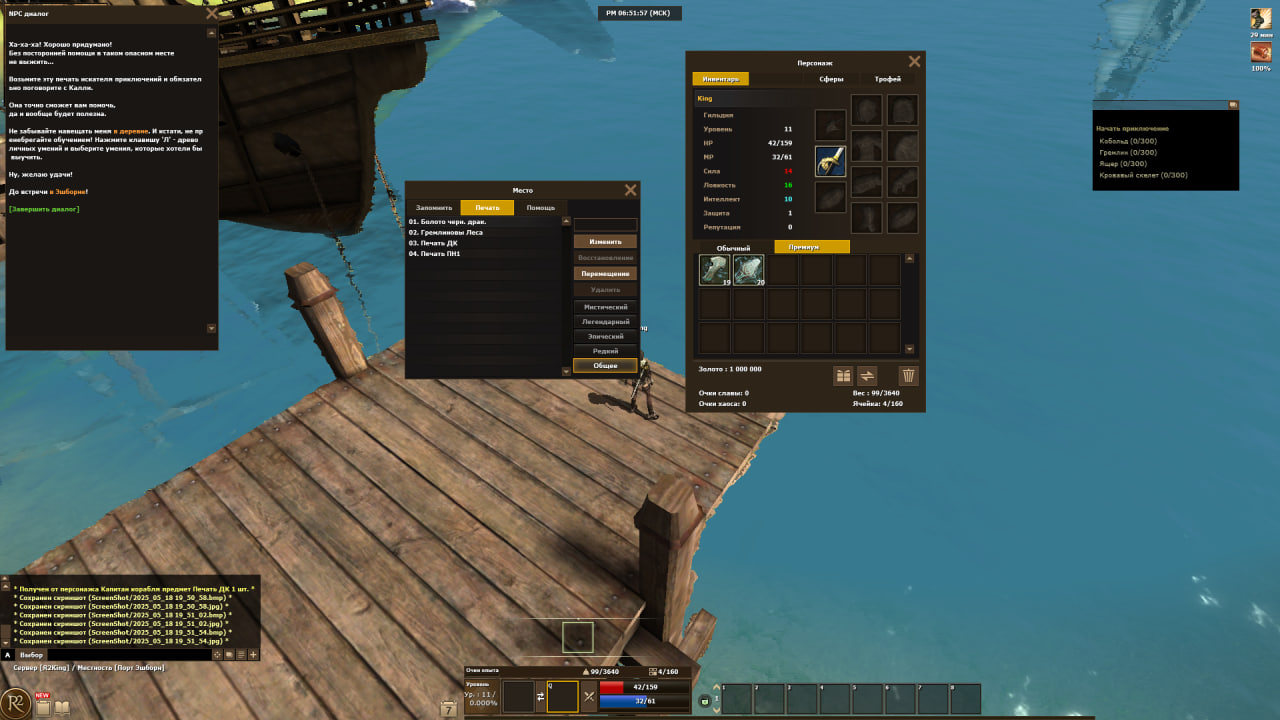Viewport: 1280px width, 720px height.
Task: Switch to the Запомнить tab
Action: 434,208
